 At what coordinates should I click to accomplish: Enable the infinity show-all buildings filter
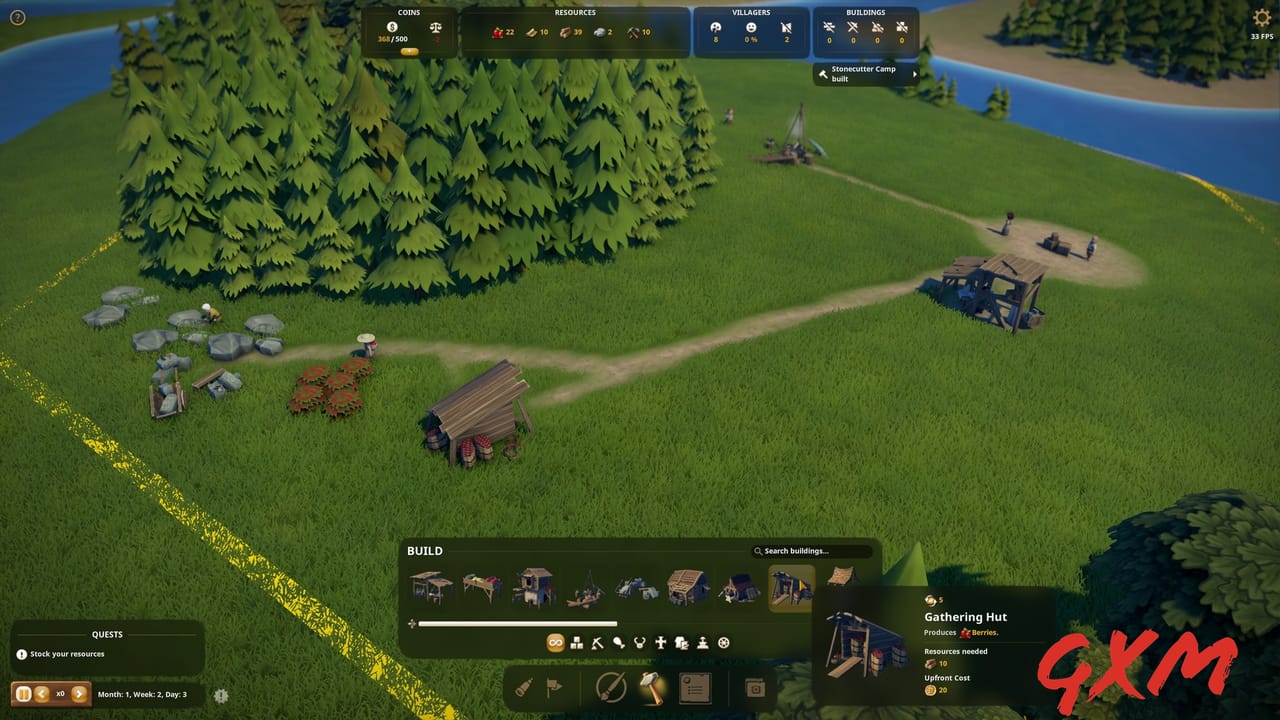point(555,643)
